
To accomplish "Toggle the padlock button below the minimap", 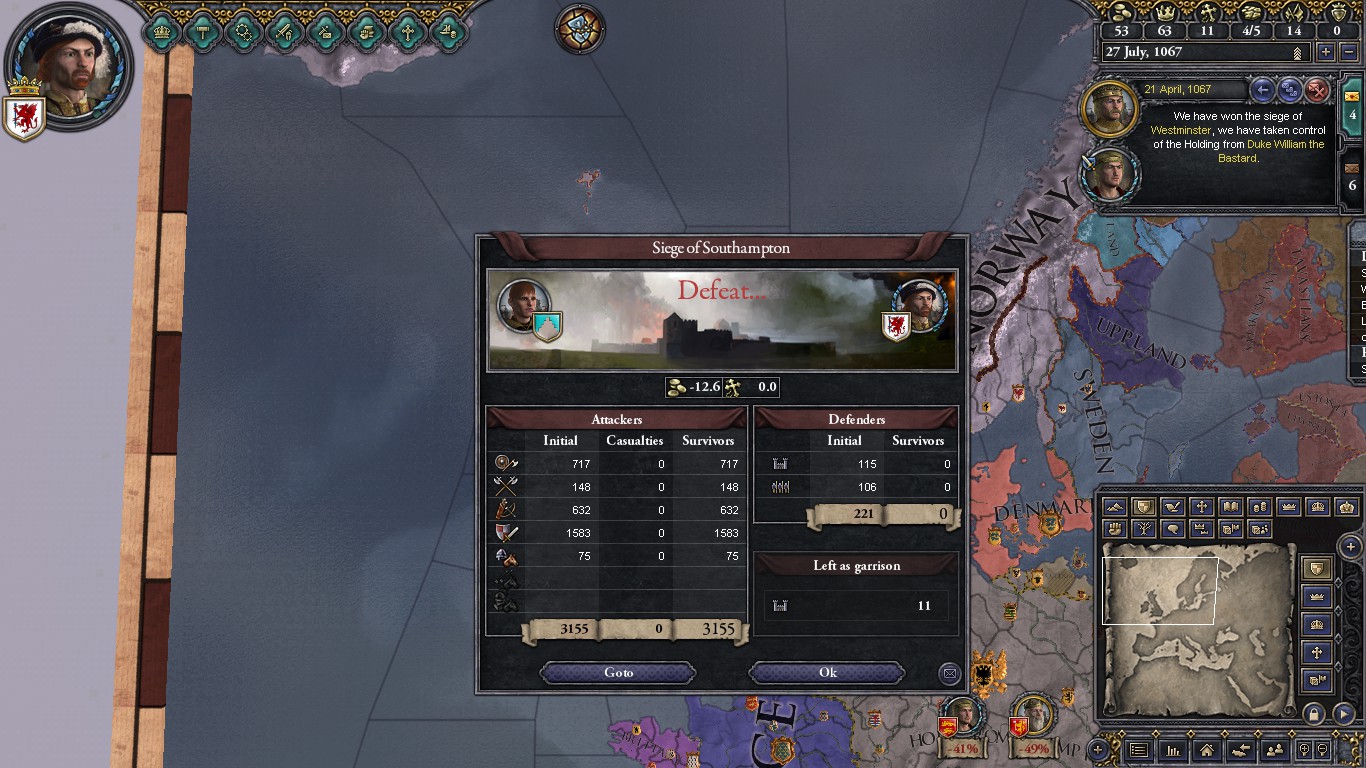I will click(1313, 714).
